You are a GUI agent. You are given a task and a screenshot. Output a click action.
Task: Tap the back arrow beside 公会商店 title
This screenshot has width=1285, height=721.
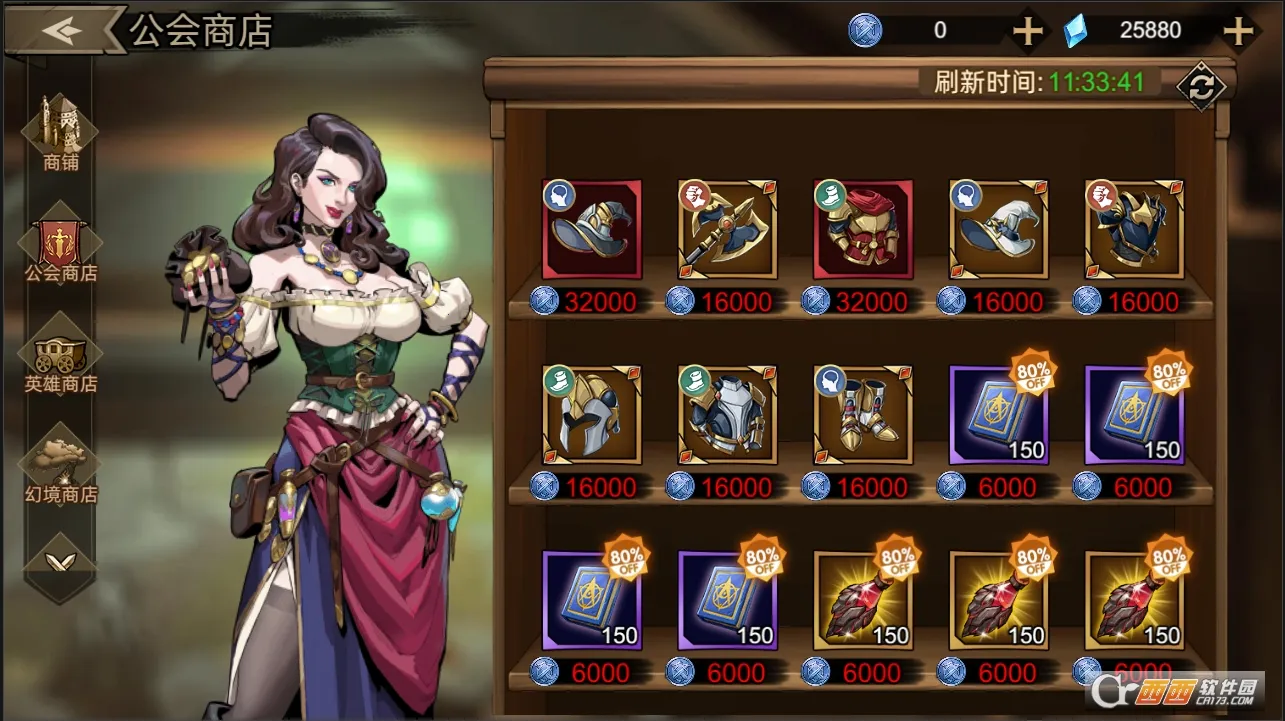tap(62, 28)
